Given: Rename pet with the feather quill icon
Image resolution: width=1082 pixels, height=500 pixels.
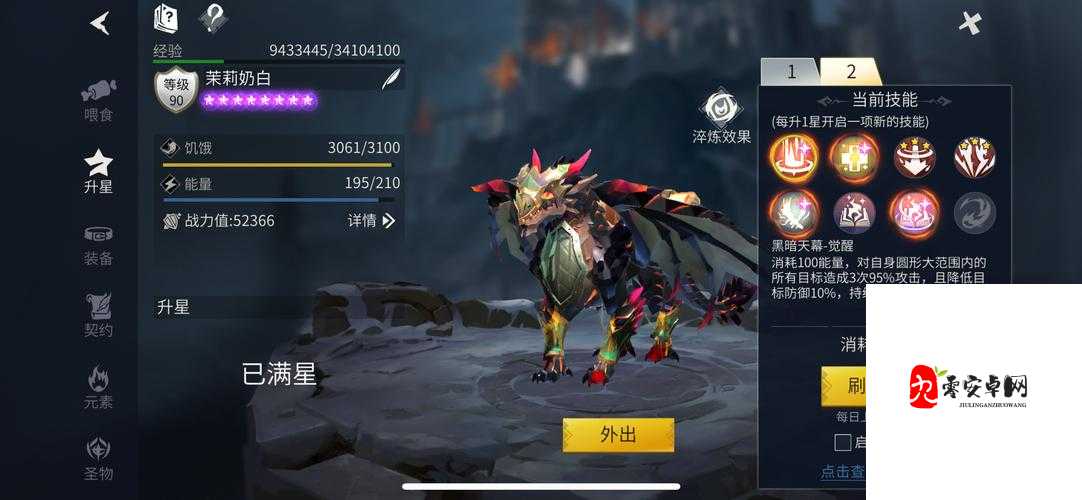Looking at the screenshot, I should click(391, 80).
